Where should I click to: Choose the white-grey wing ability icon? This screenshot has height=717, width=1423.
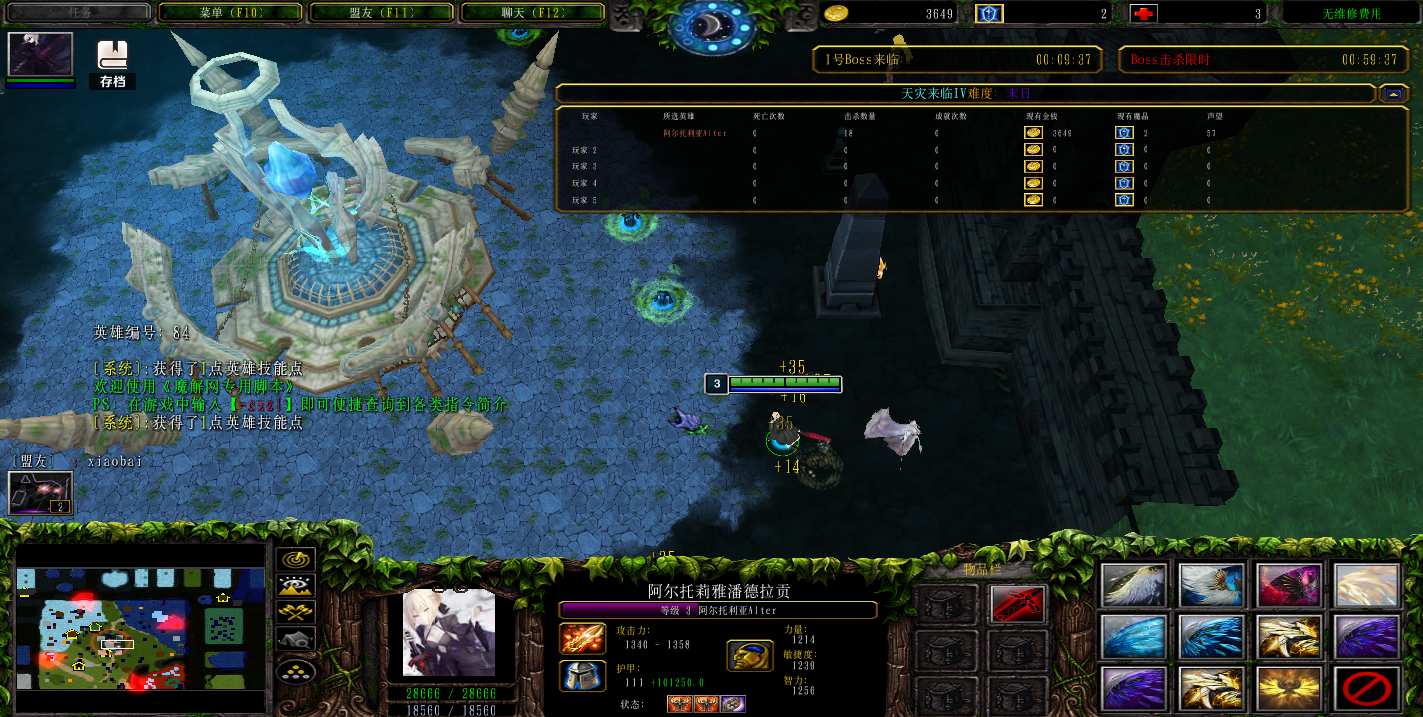coord(1134,585)
